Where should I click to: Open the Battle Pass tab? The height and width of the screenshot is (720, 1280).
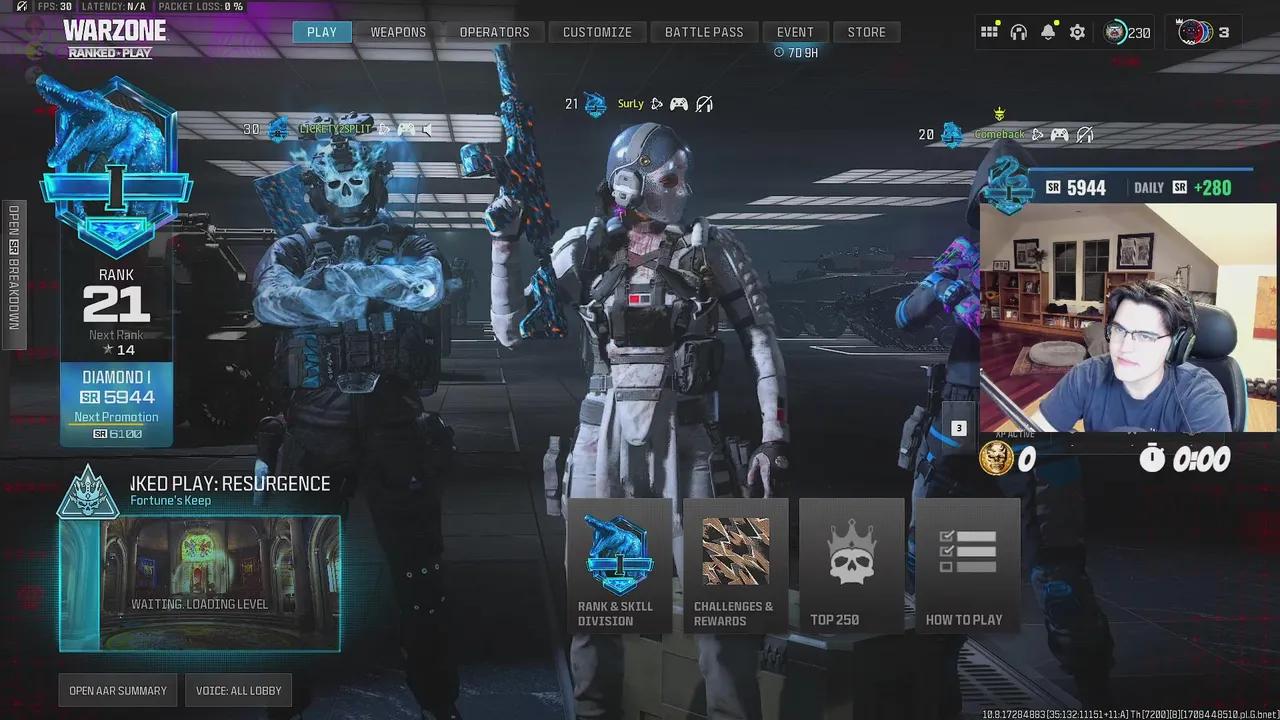pyautogui.click(x=704, y=32)
